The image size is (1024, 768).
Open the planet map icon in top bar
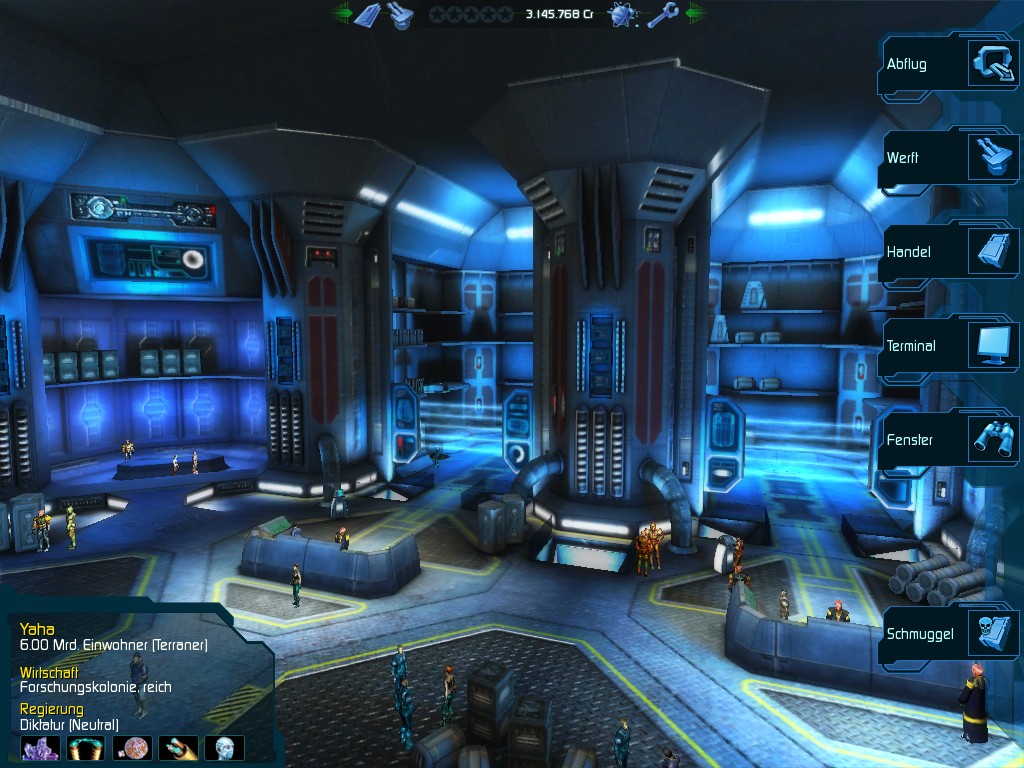coord(625,15)
